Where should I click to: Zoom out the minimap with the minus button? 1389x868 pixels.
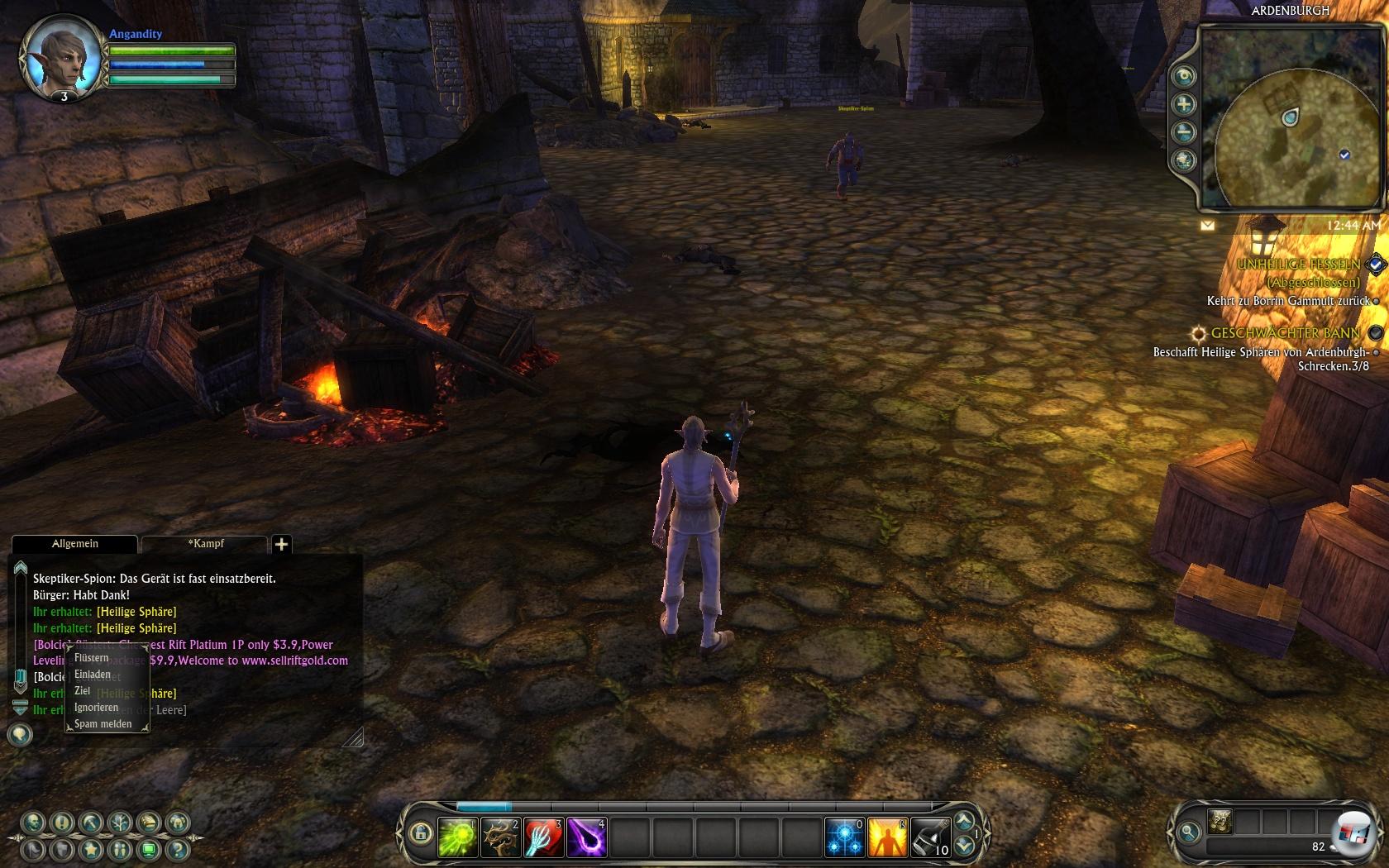pos(1184,132)
